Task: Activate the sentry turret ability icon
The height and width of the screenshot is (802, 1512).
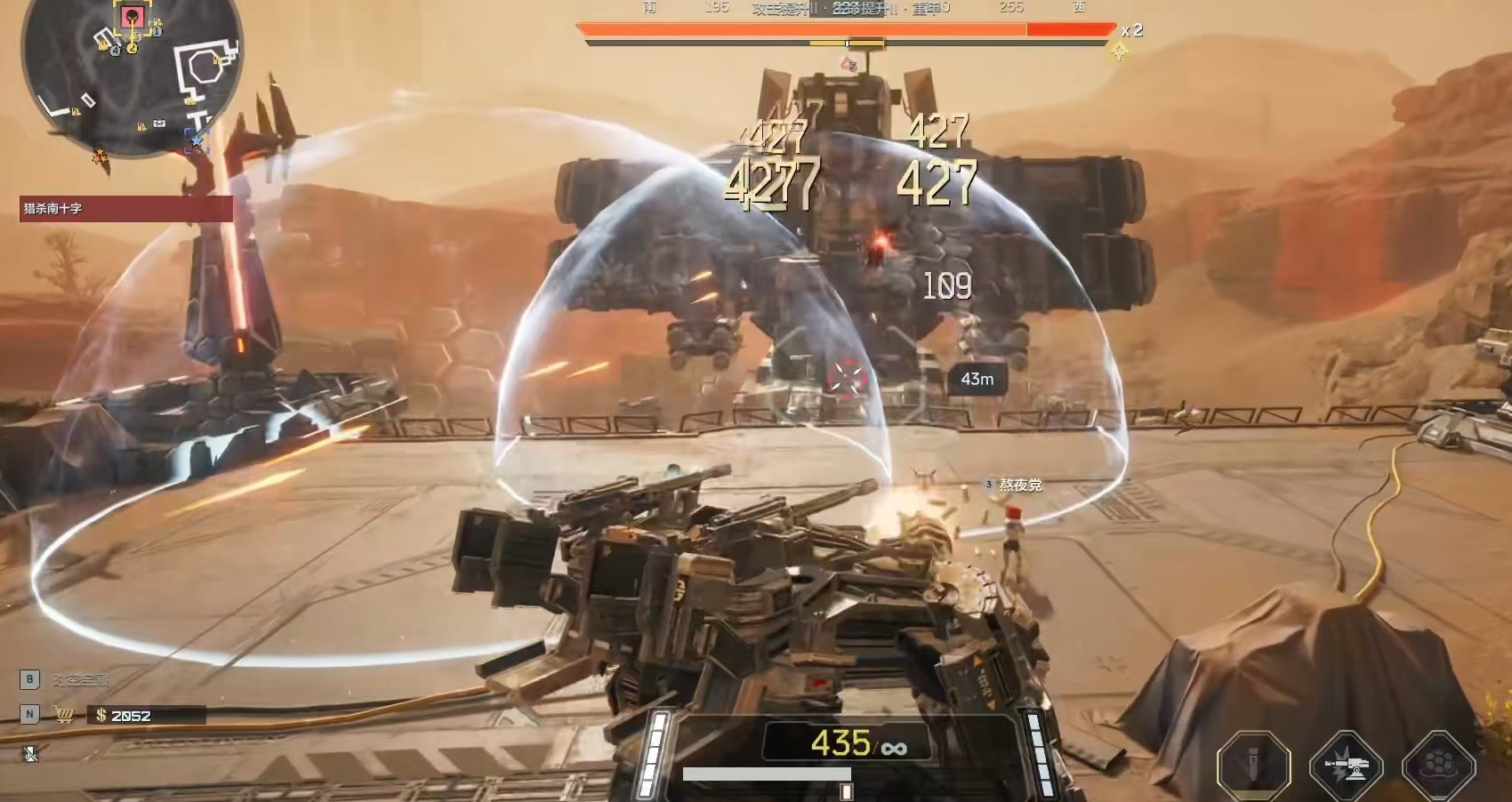Action: (1346, 766)
